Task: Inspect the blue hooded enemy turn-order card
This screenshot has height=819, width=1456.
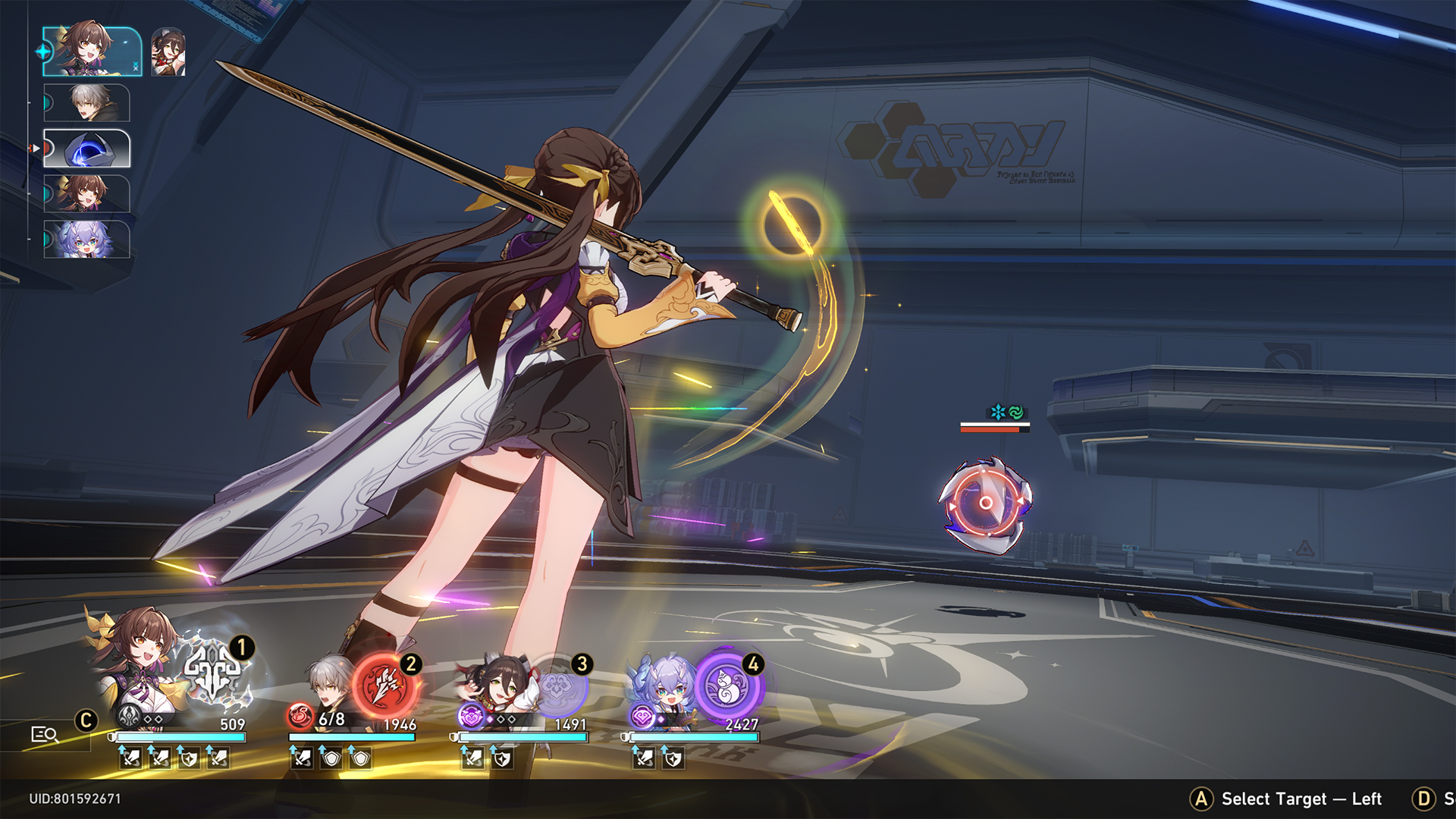Action: pyautogui.click(x=87, y=149)
